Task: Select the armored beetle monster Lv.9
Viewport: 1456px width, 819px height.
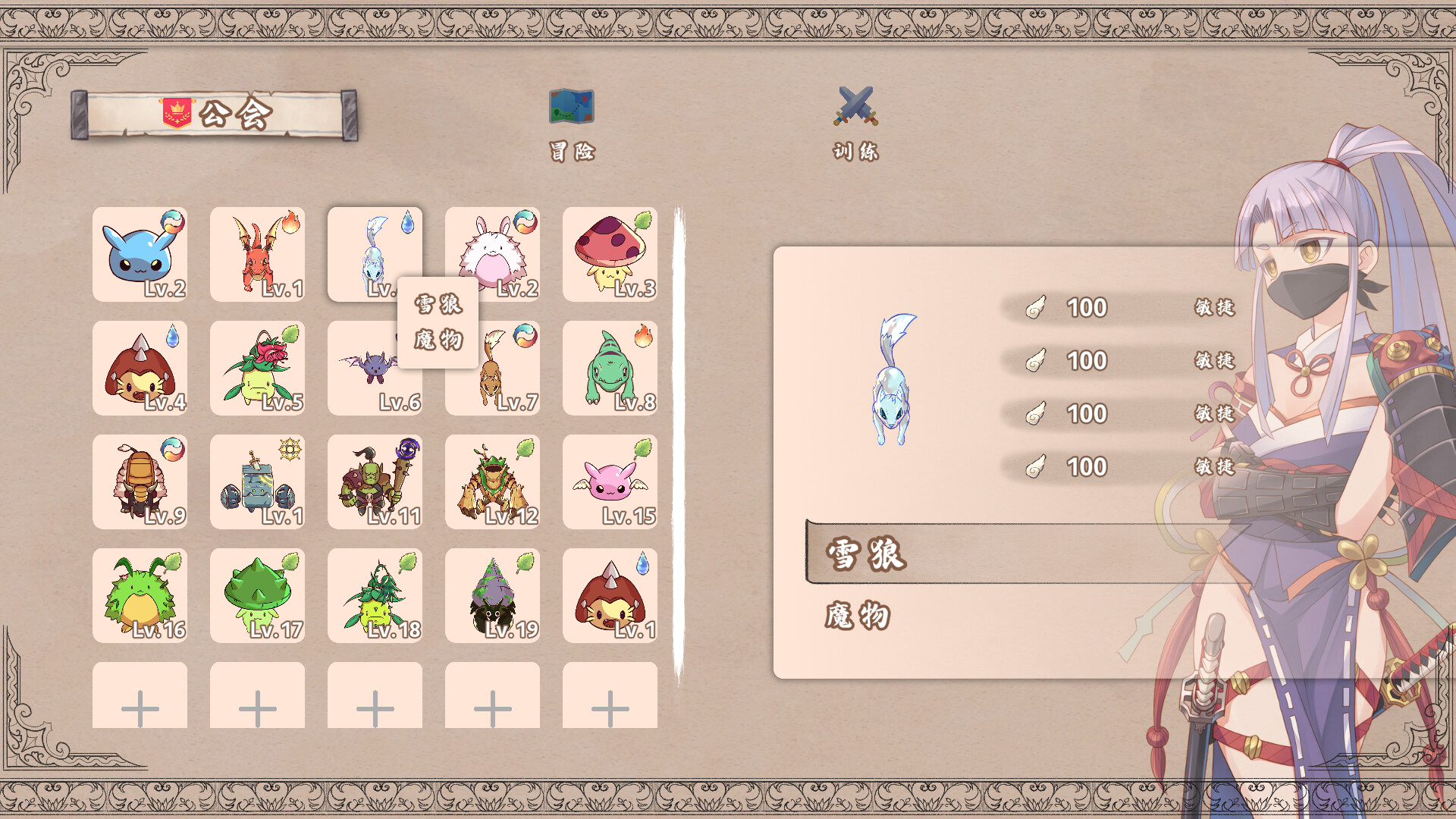Action: click(140, 482)
